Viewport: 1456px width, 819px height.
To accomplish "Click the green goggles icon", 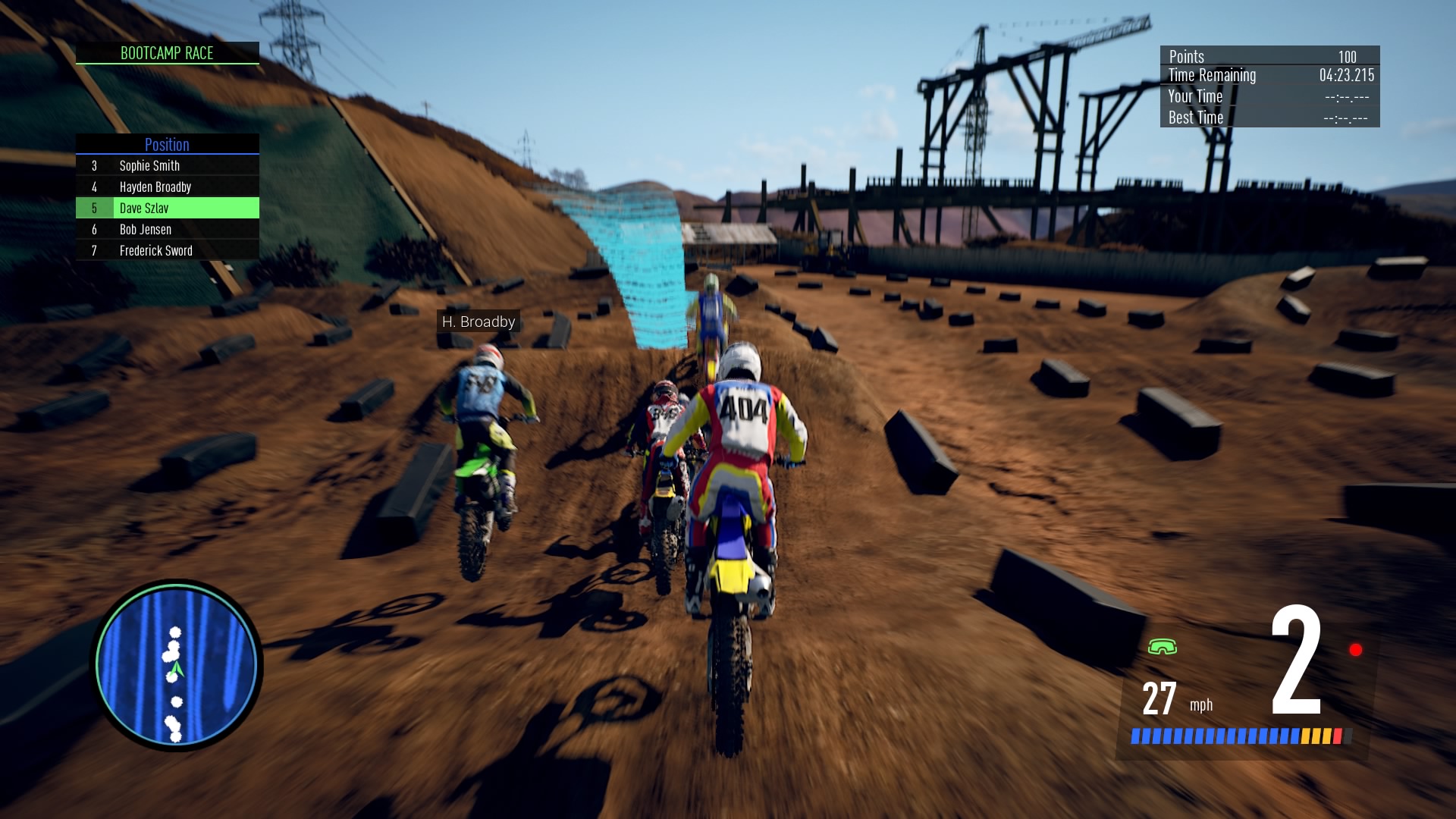I will click(1162, 647).
